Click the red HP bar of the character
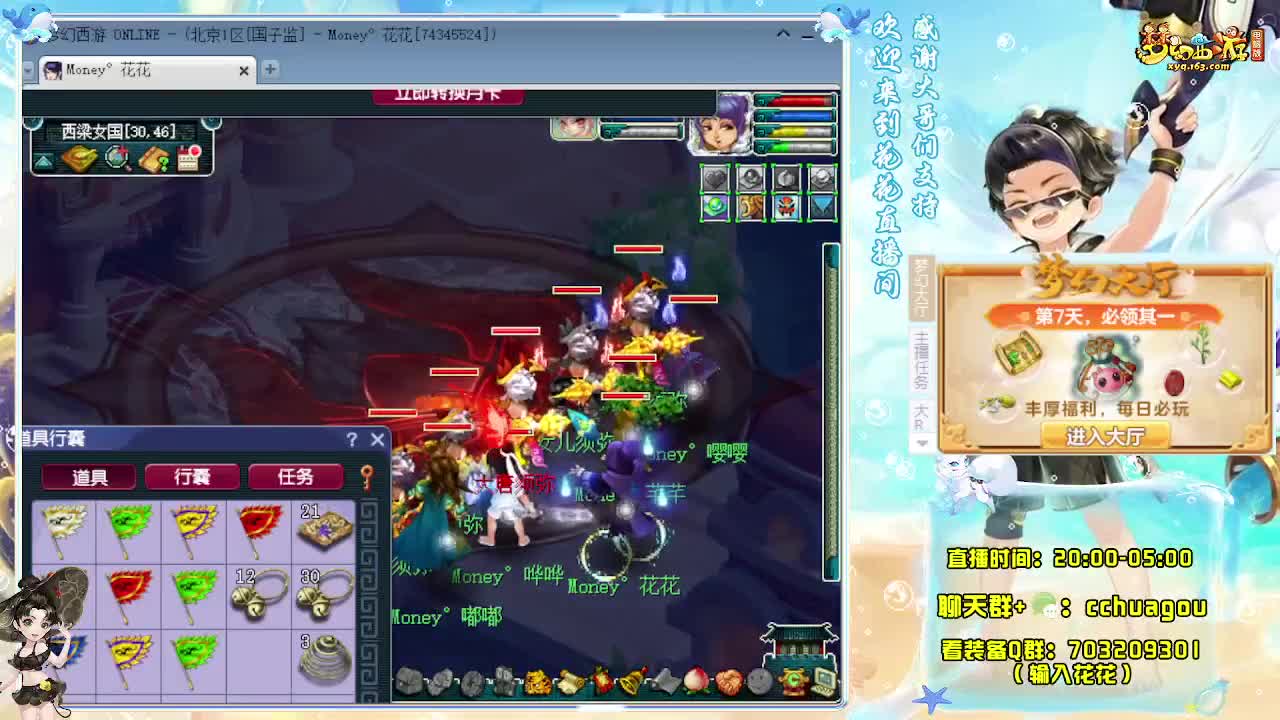Screen dimensions: 1280x720 pyautogui.click(x=790, y=100)
